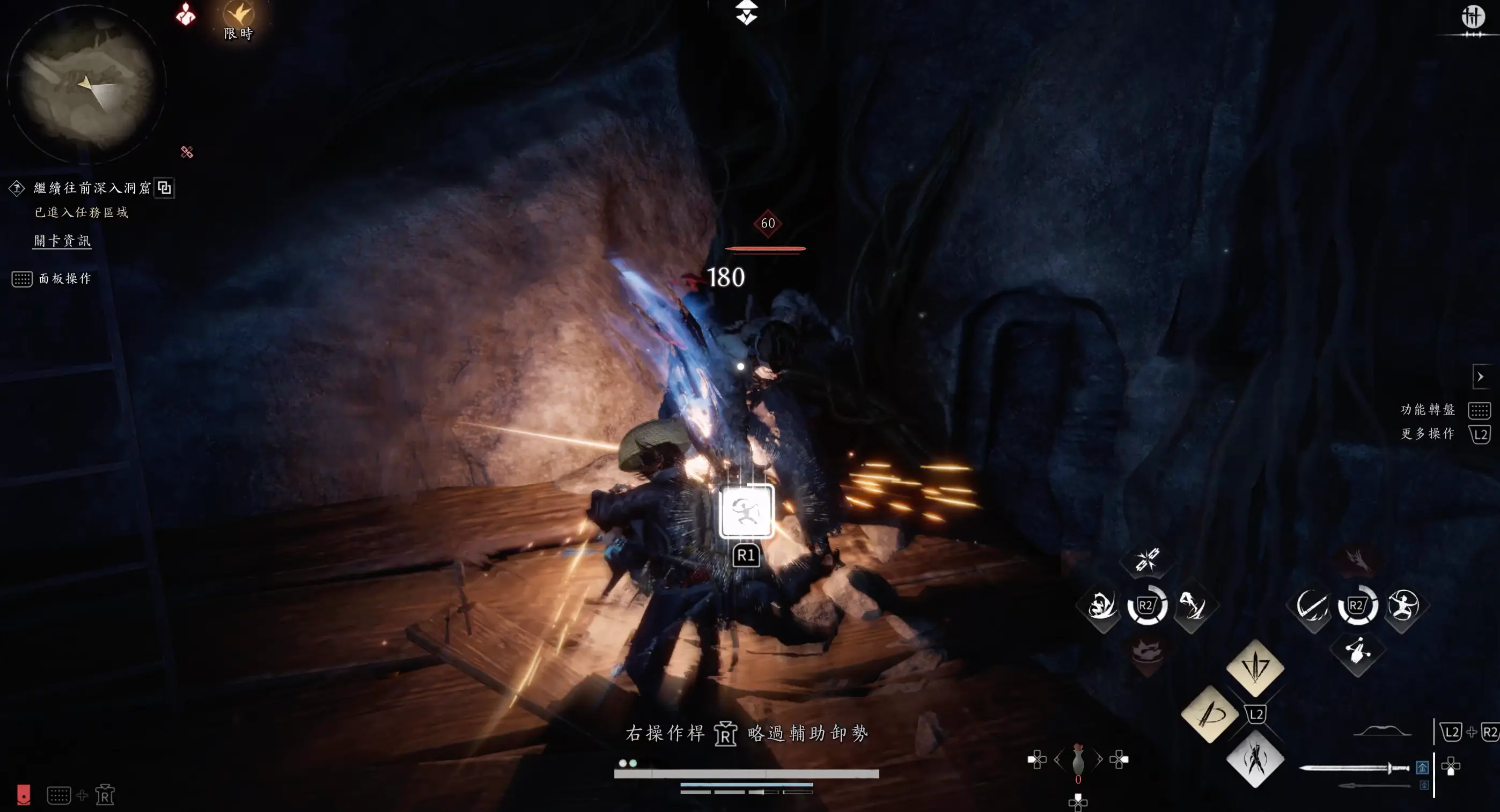Toggle the overlapping squares icon beside quest

coord(165,188)
